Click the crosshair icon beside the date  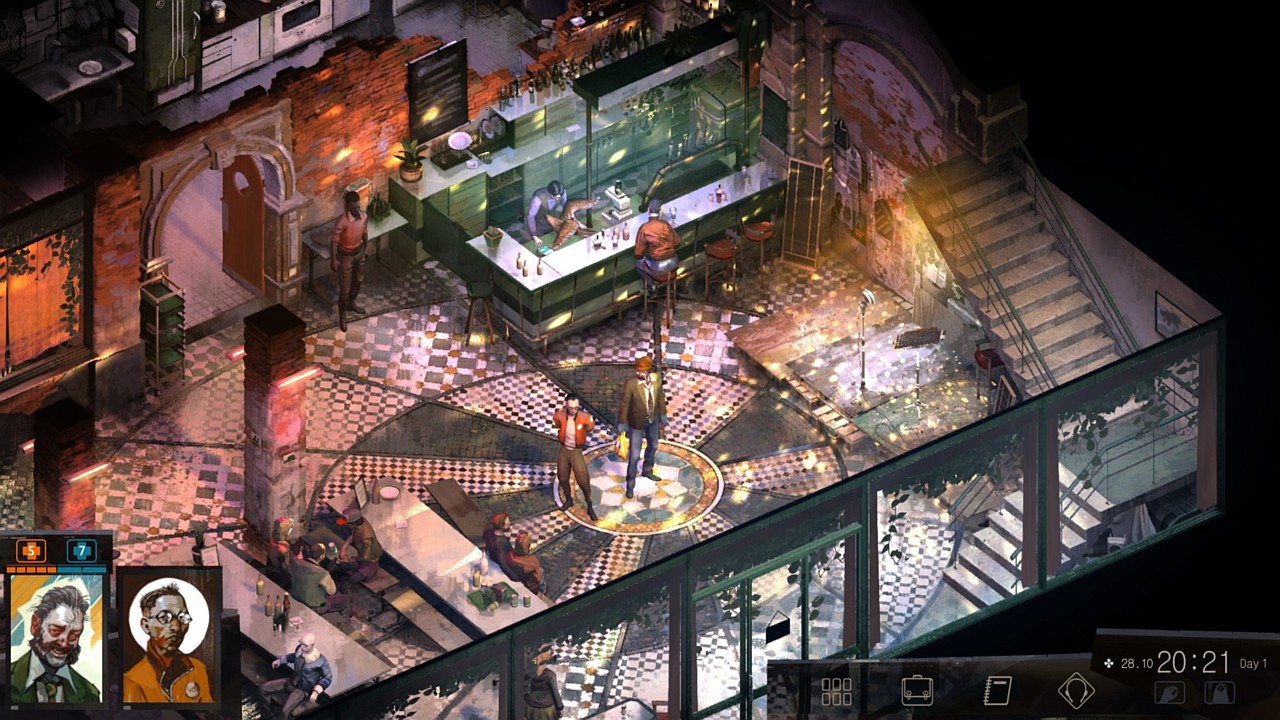[1109, 663]
